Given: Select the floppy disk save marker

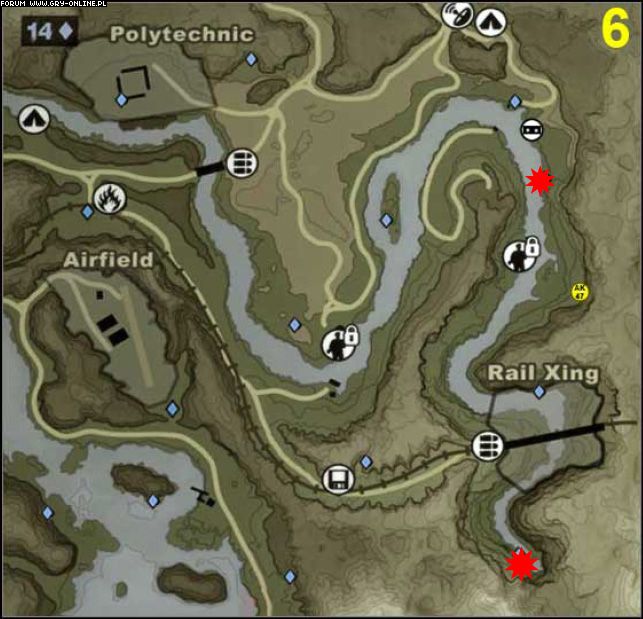Looking at the screenshot, I should [338, 479].
